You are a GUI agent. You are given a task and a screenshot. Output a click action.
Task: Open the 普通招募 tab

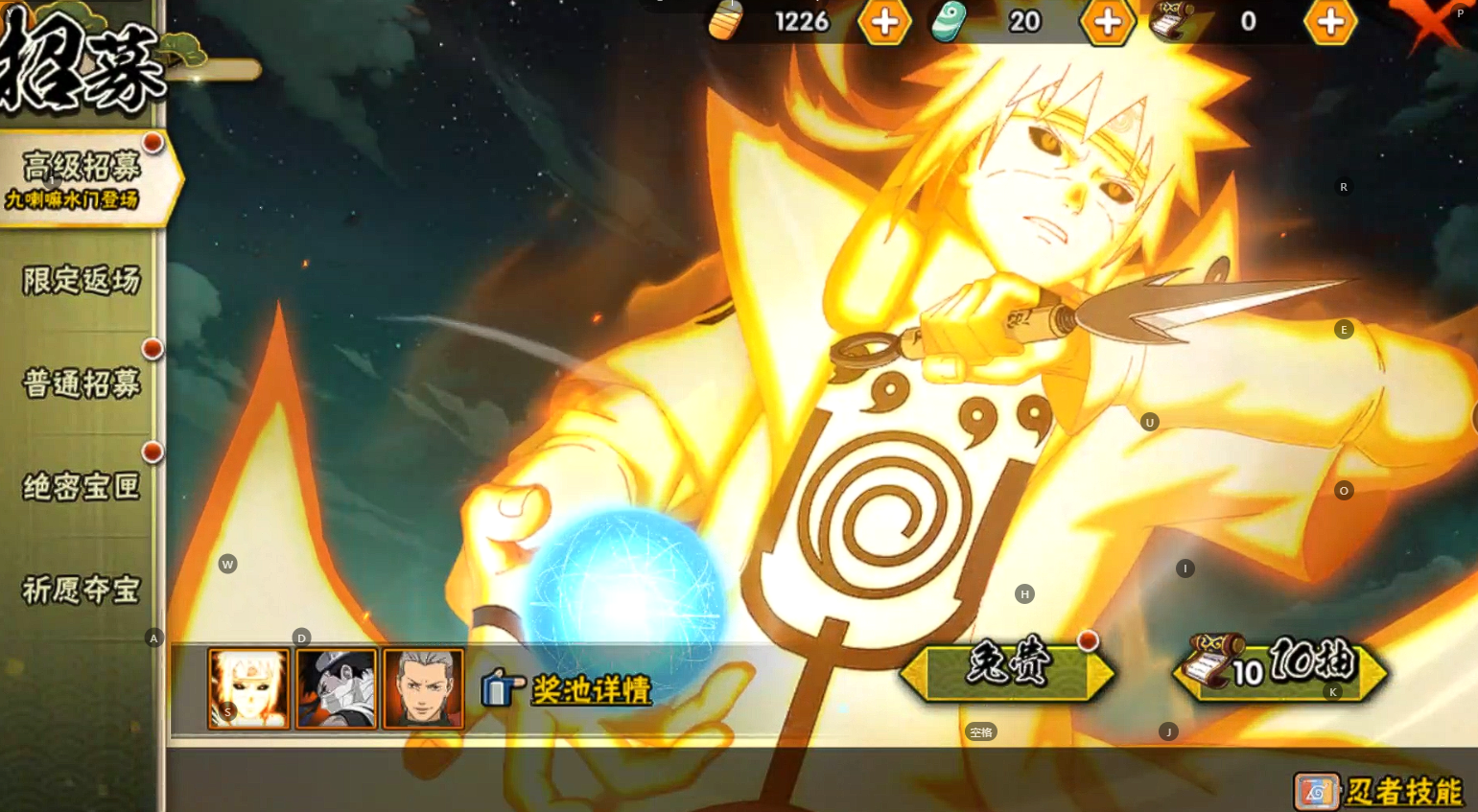(82, 383)
